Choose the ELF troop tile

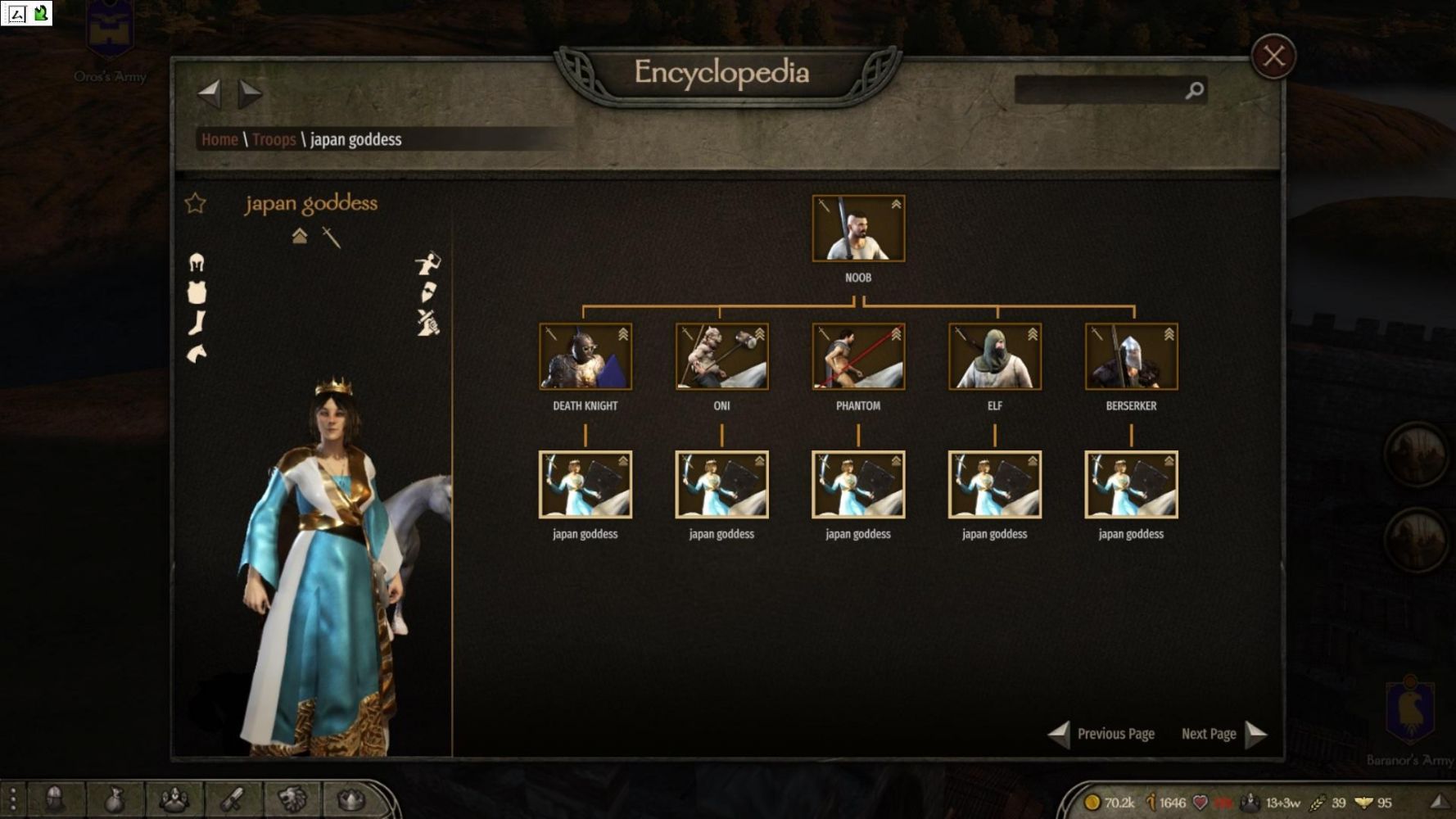coord(995,356)
